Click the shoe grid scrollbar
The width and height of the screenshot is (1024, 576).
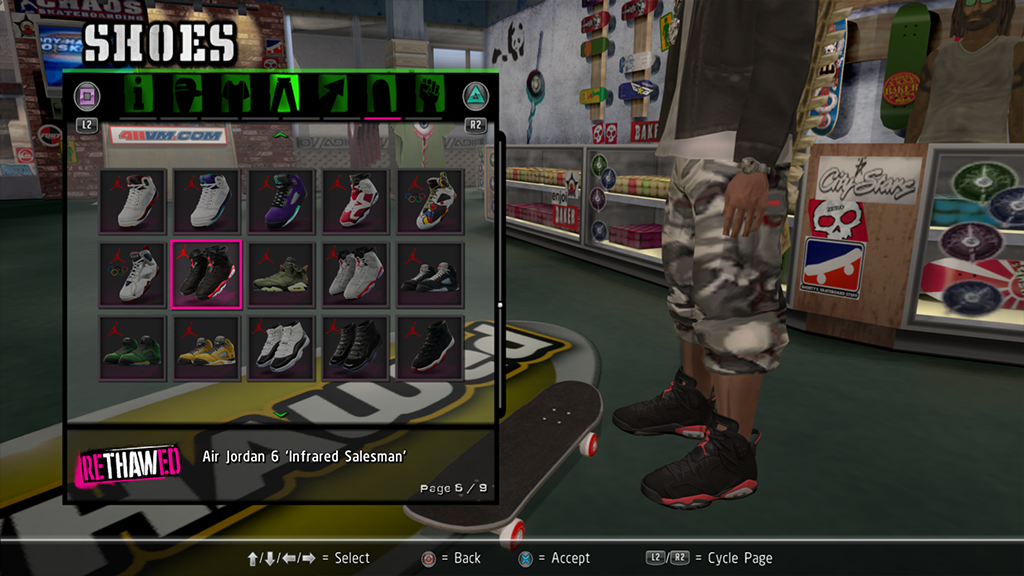[500, 305]
